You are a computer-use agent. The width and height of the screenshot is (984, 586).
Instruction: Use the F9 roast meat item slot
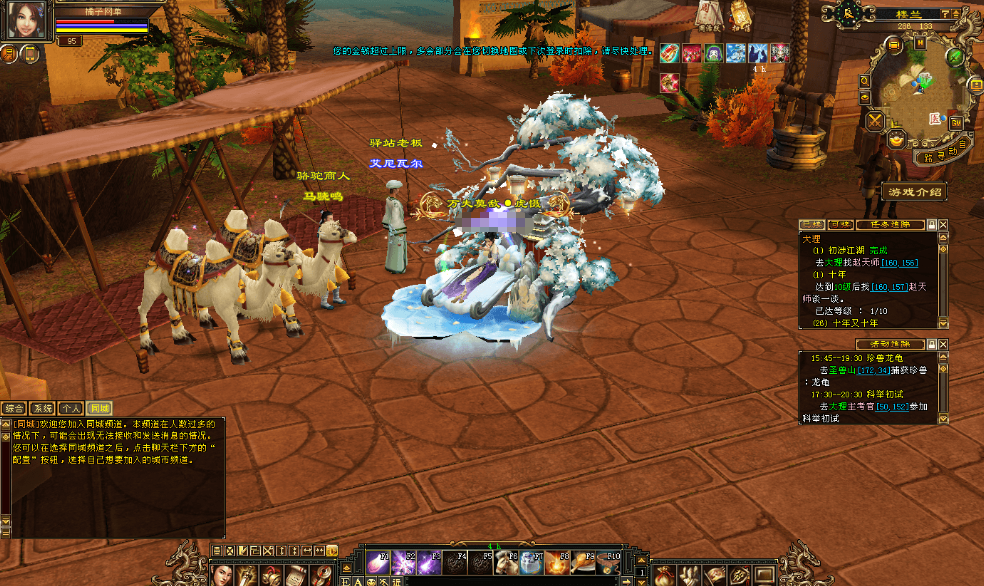(x=584, y=562)
